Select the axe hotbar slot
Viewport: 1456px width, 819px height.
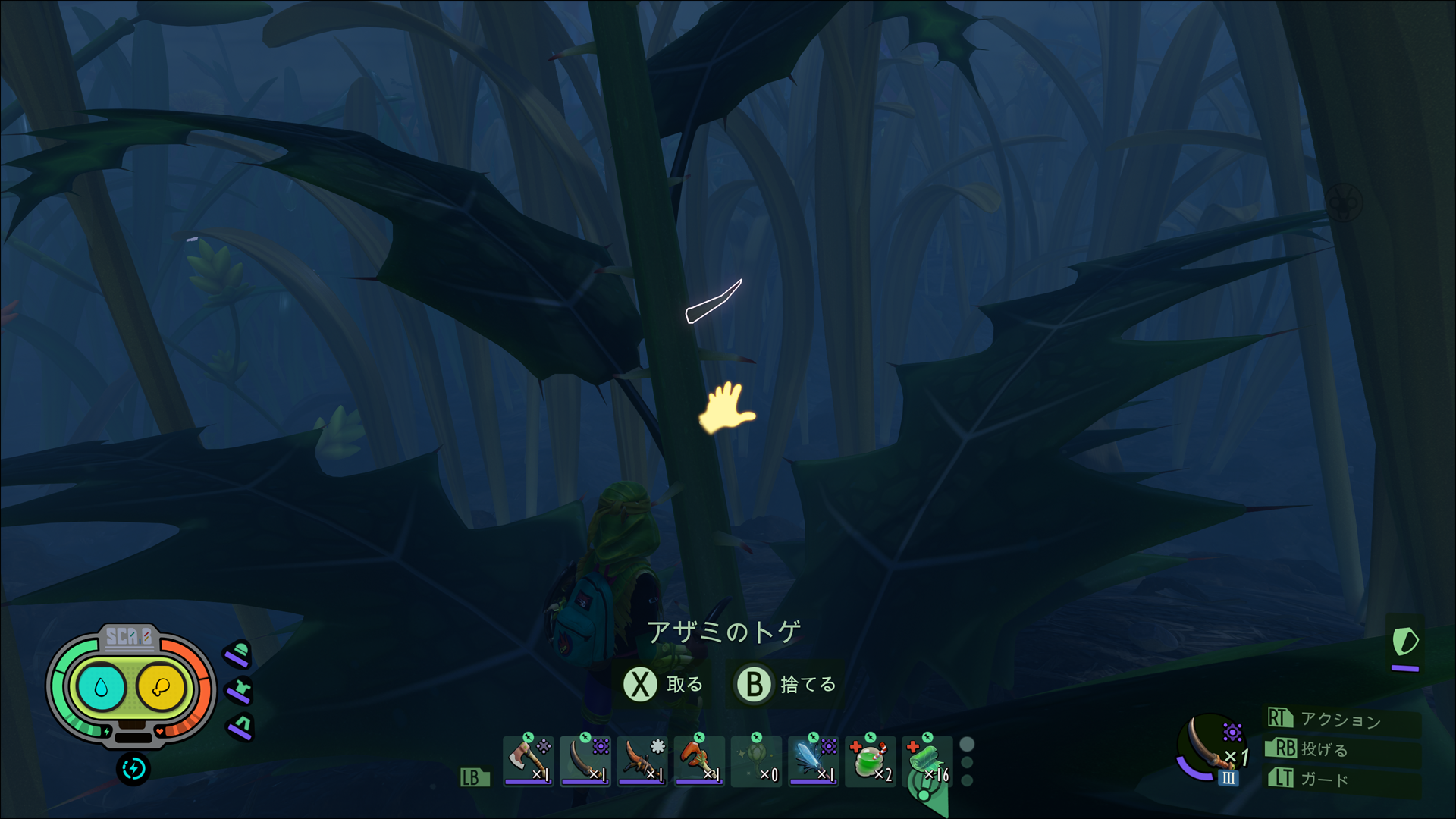(528, 760)
